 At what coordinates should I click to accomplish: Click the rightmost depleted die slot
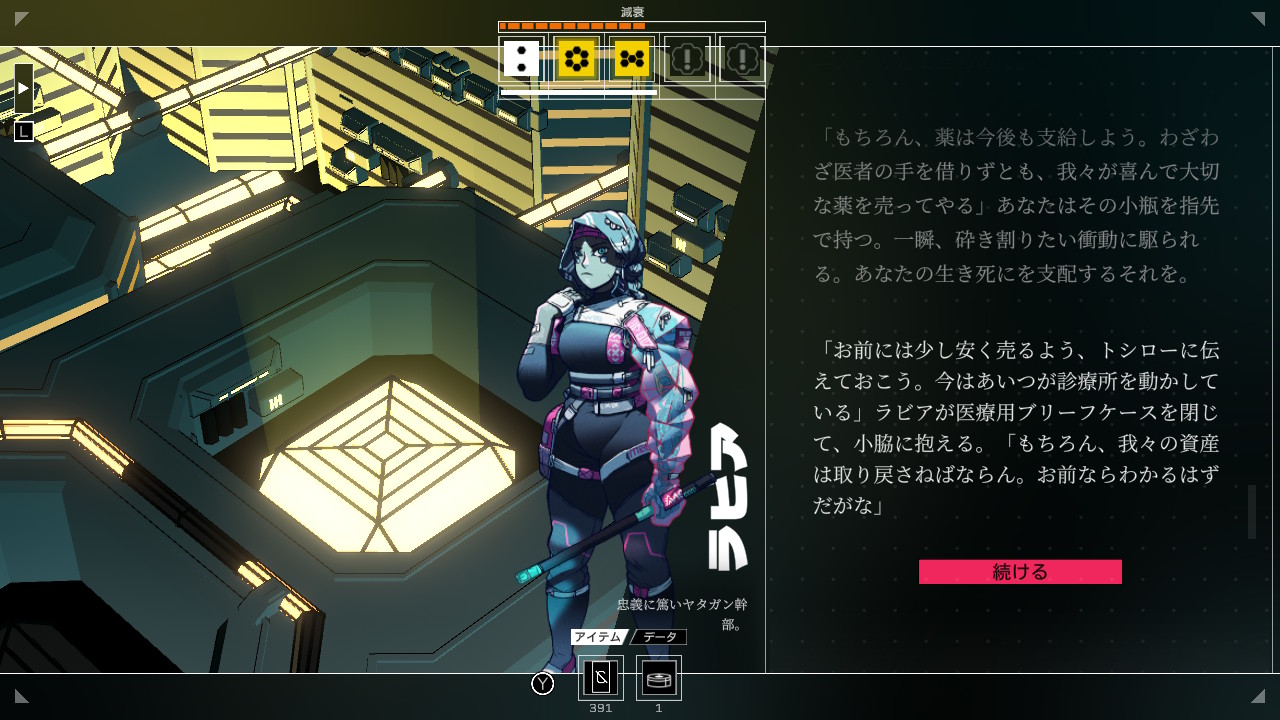point(744,59)
